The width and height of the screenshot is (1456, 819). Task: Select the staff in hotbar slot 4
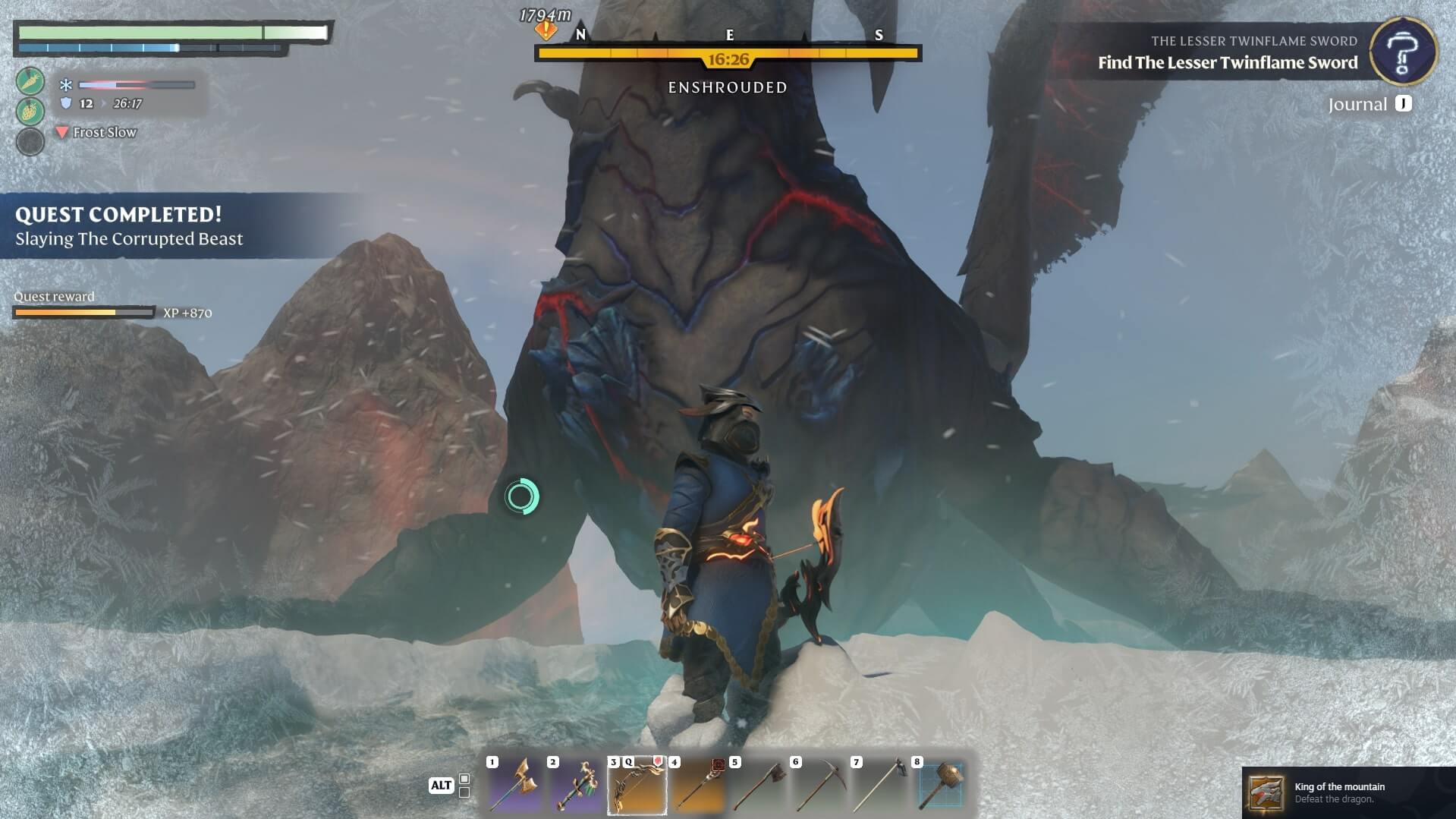tap(697, 785)
